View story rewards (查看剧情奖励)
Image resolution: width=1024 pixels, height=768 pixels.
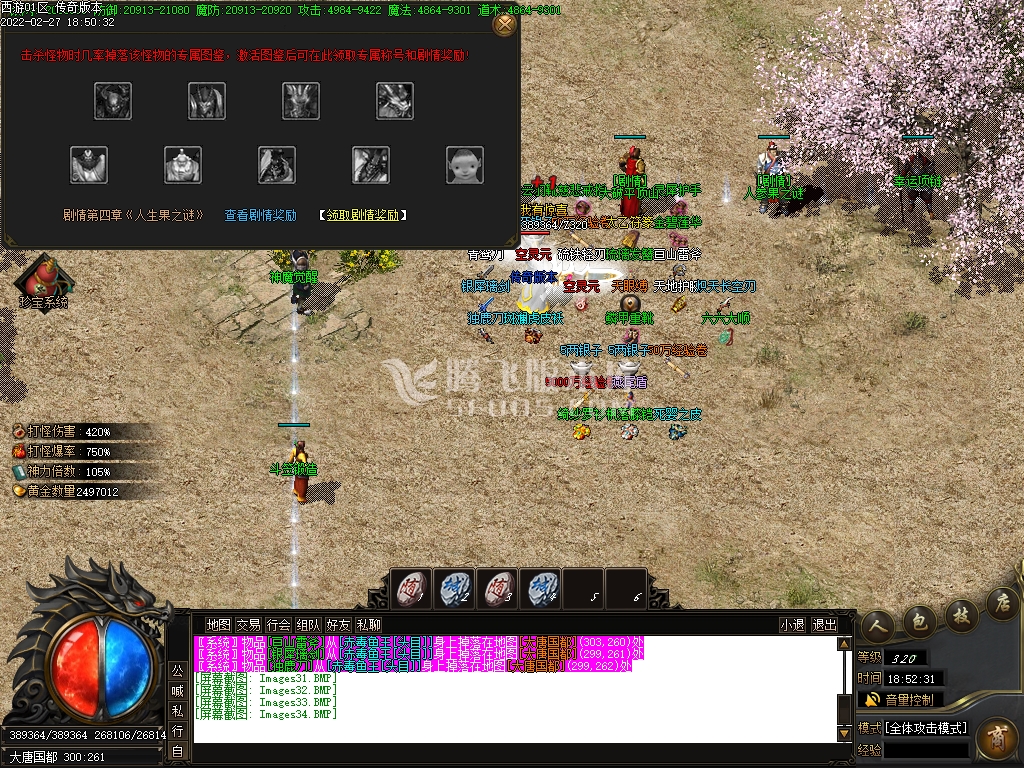coord(260,215)
